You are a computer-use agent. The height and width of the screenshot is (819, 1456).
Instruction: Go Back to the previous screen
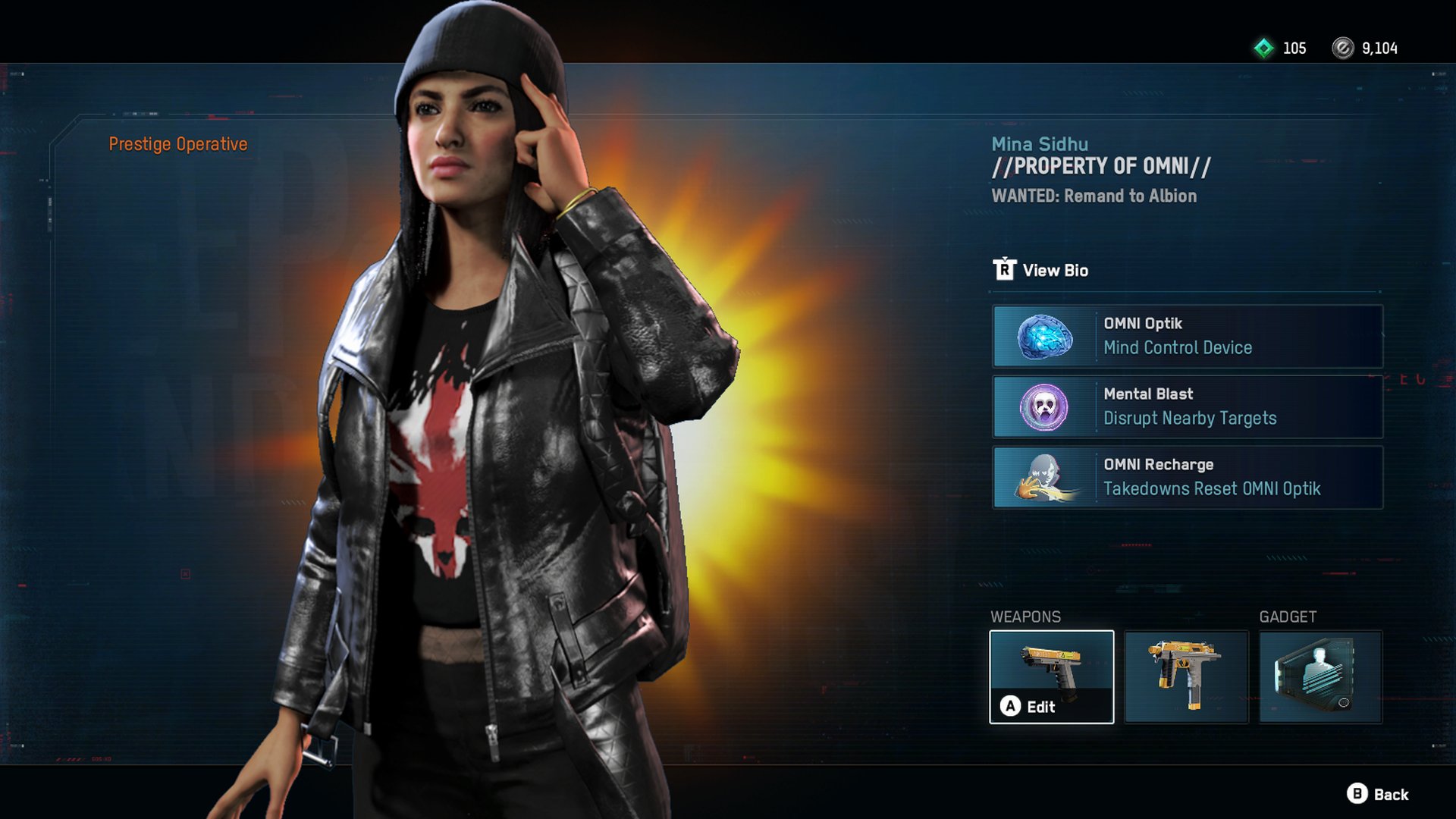coord(1392,795)
